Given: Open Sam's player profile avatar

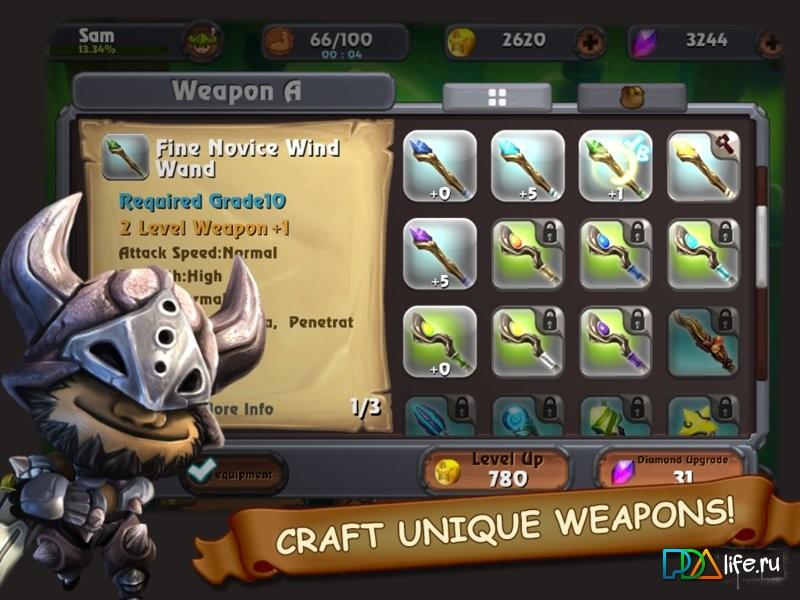Looking at the screenshot, I should pyautogui.click(x=201, y=42).
